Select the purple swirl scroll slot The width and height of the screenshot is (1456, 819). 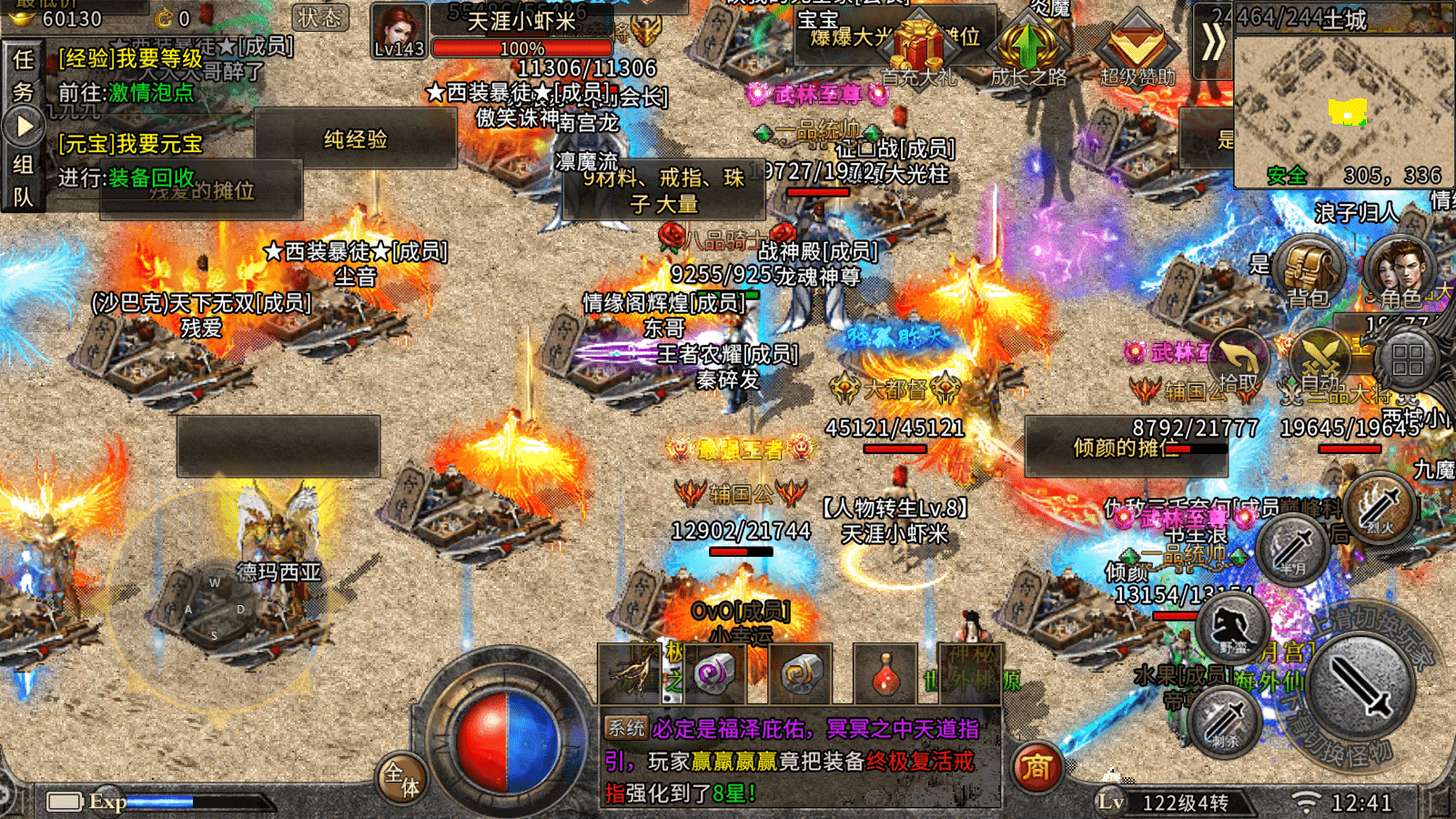pyautogui.click(x=713, y=674)
